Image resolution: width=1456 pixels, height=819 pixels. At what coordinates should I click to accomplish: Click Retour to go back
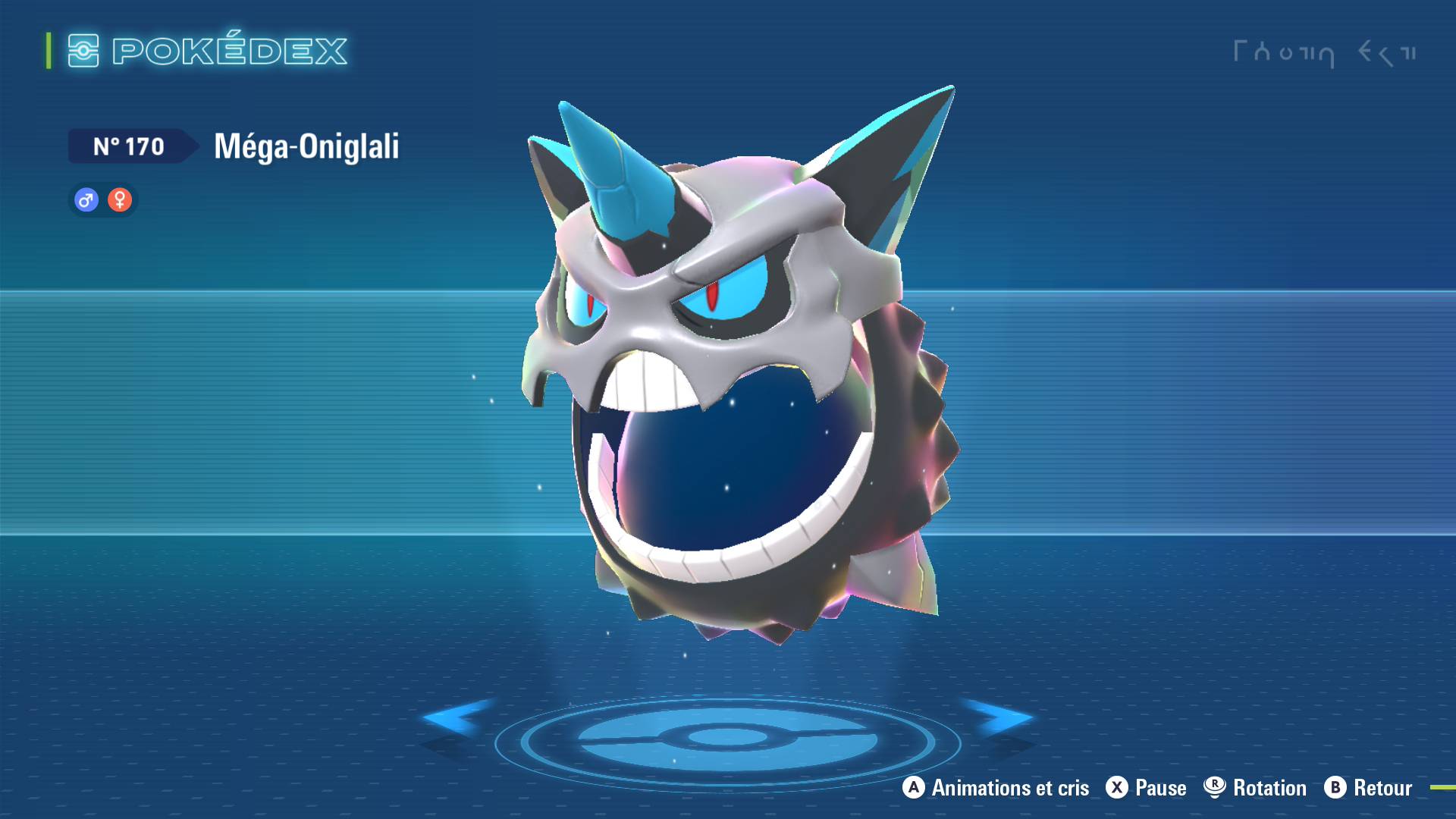(x=1382, y=788)
